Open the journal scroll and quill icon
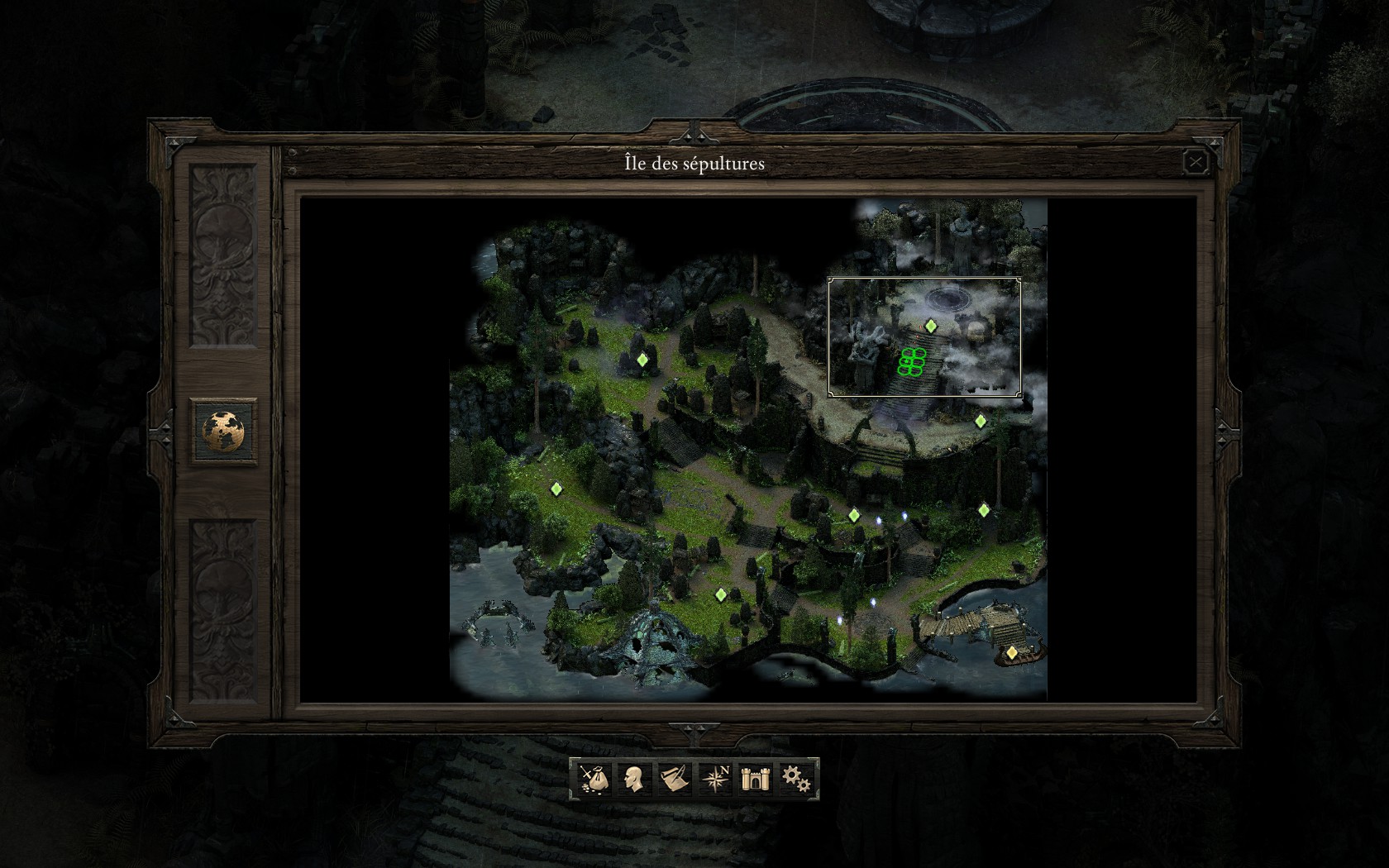Viewport: 1389px width, 868px height. click(674, 779)
